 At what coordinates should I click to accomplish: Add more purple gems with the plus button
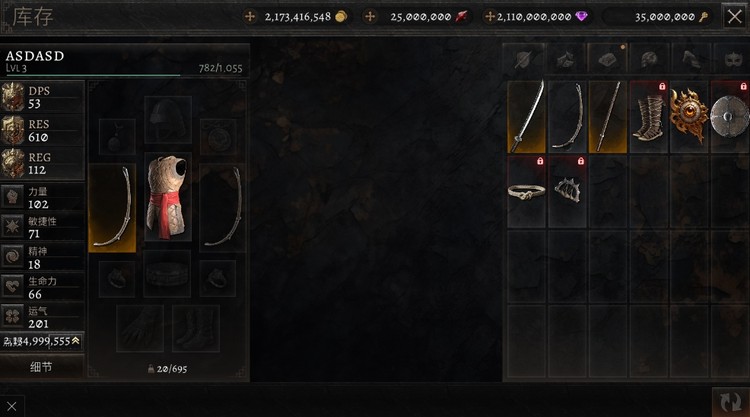pyautogui.click(x=490, y=17)
